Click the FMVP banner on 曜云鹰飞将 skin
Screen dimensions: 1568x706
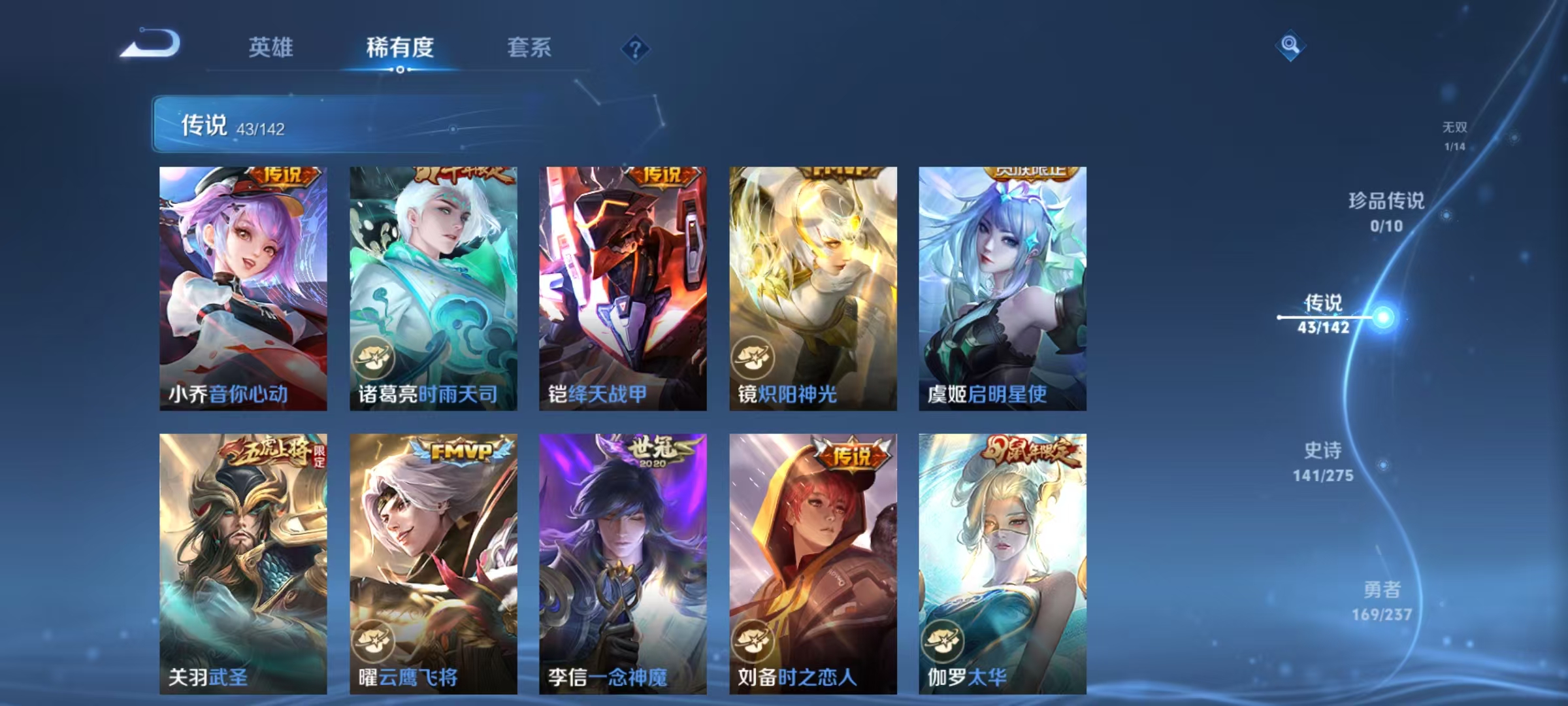coord(458,450)
